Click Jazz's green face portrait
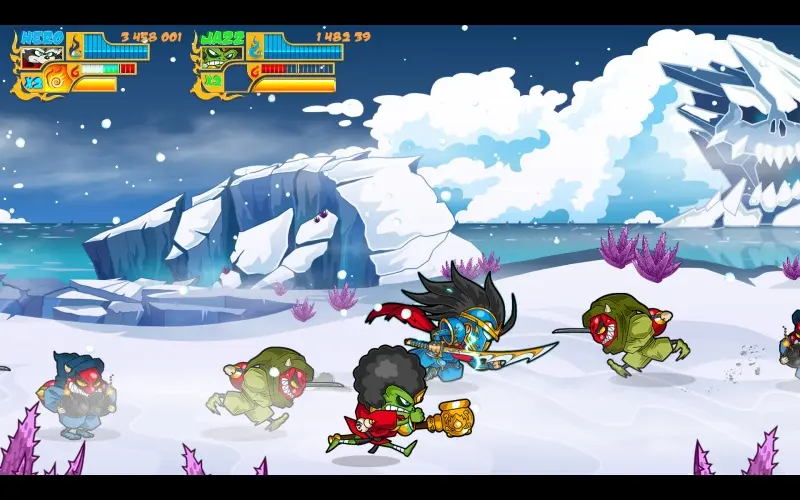Viewport: 800px width, 500px height. click(x=217, y=56)
